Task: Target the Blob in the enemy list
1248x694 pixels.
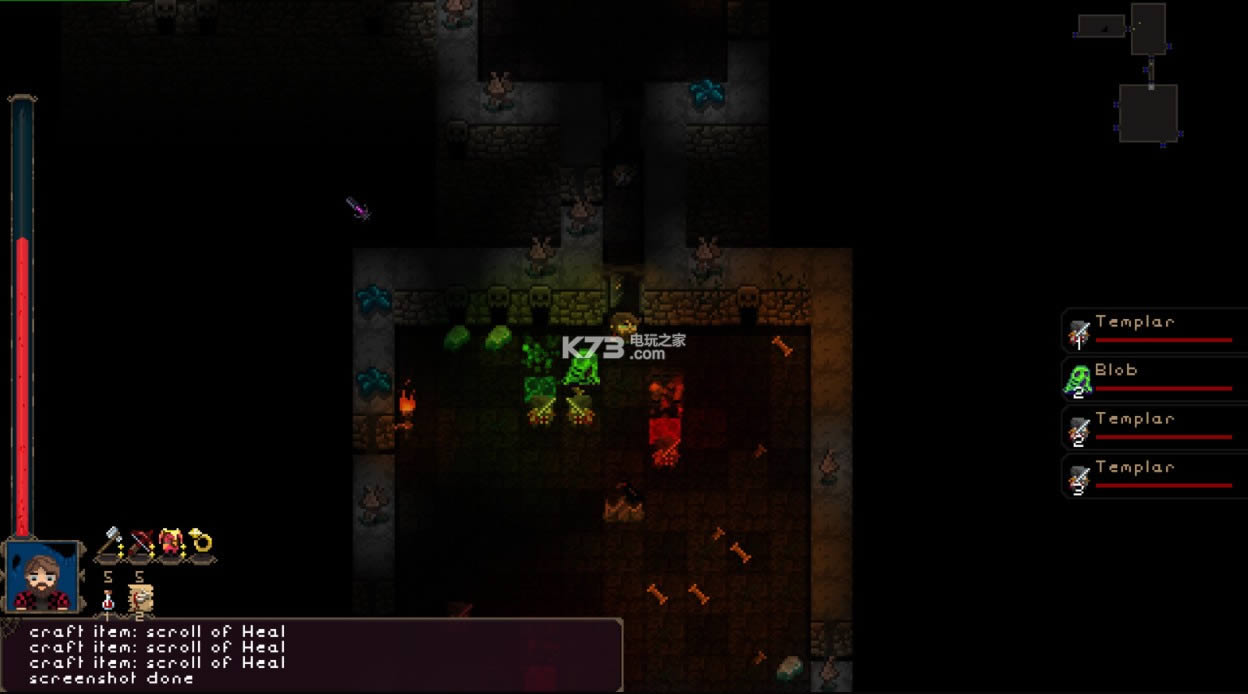Action: (x=1154, y=379)
